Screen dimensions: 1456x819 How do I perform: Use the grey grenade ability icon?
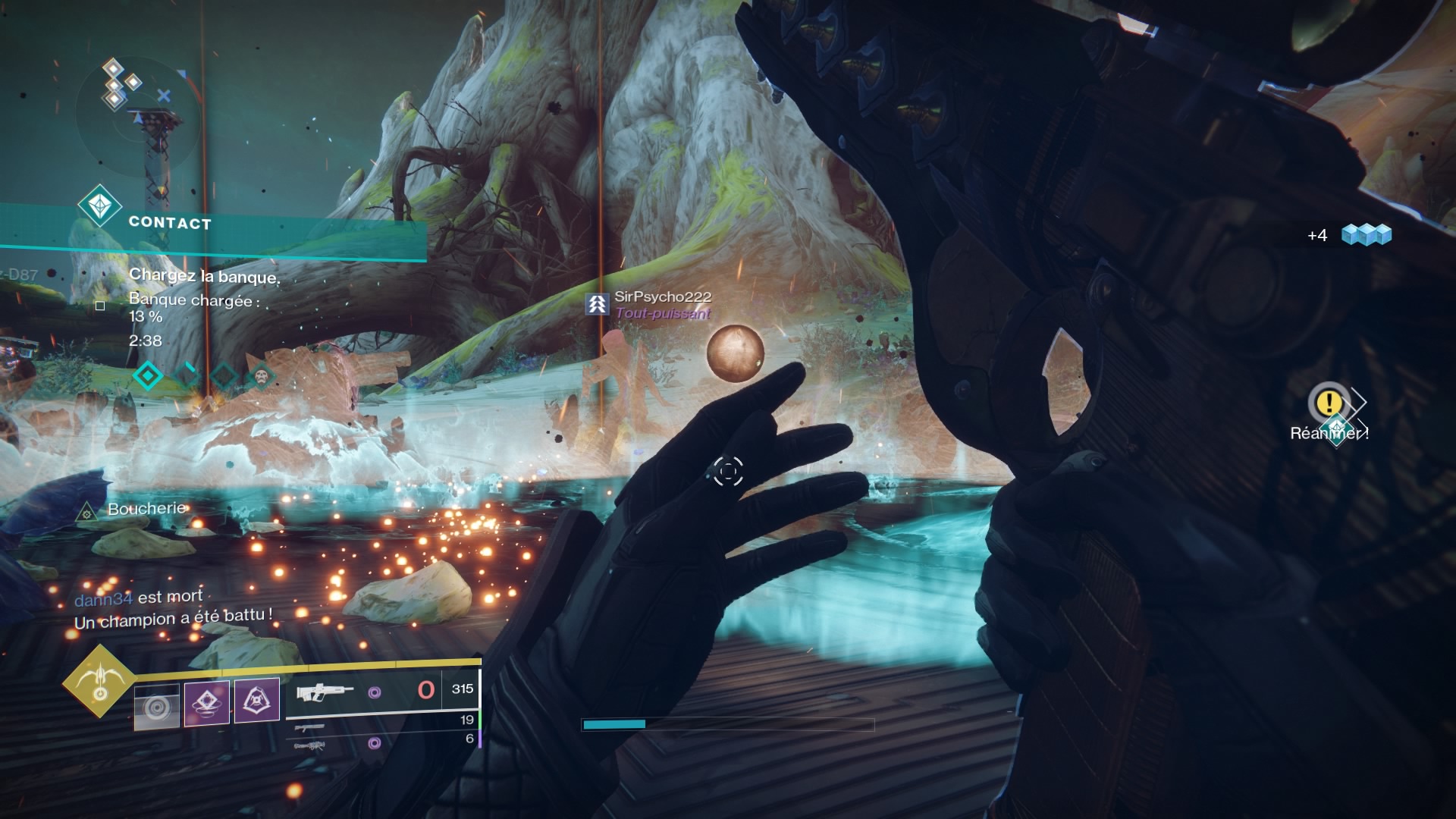point(157,706)
